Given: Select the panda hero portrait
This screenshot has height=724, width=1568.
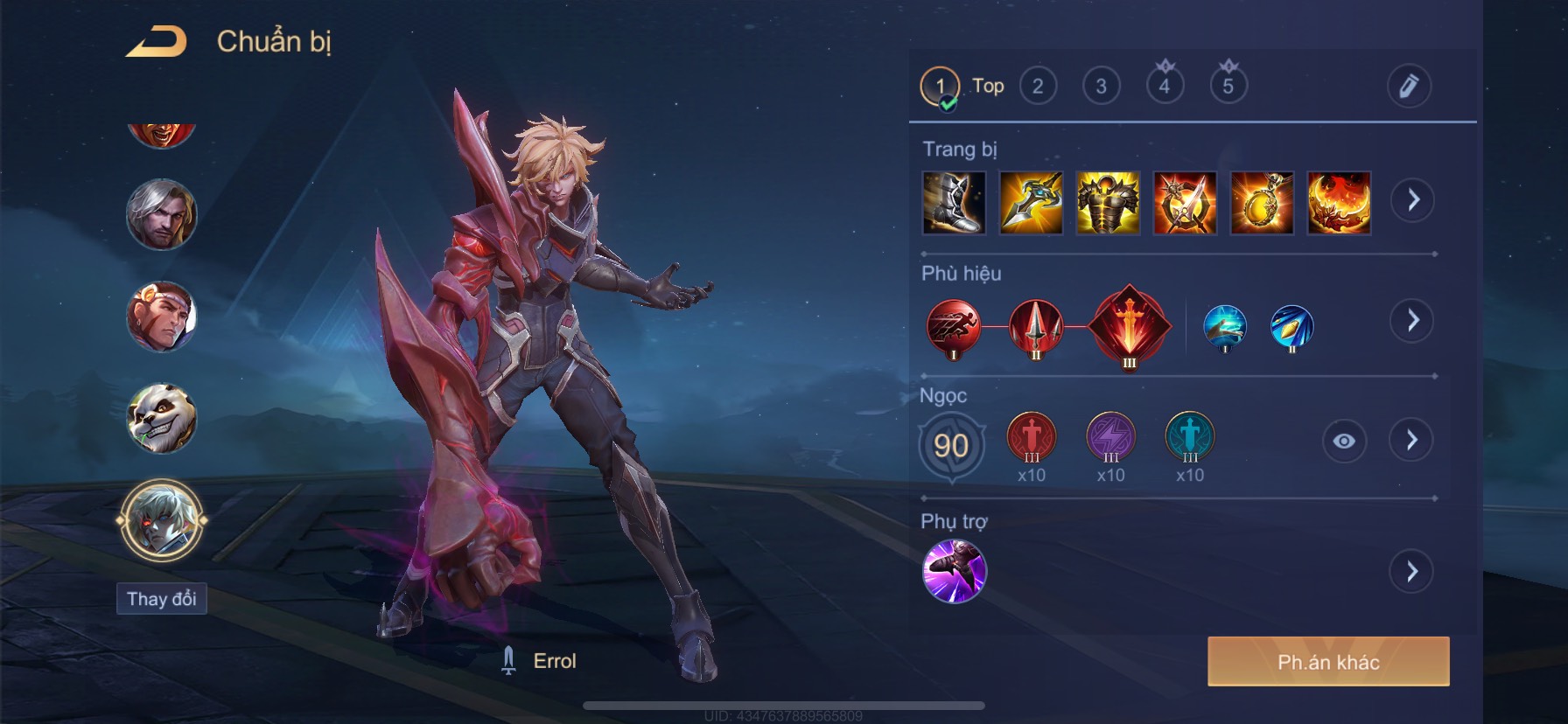Looking at the screenshot, I should tap(162, 419).
